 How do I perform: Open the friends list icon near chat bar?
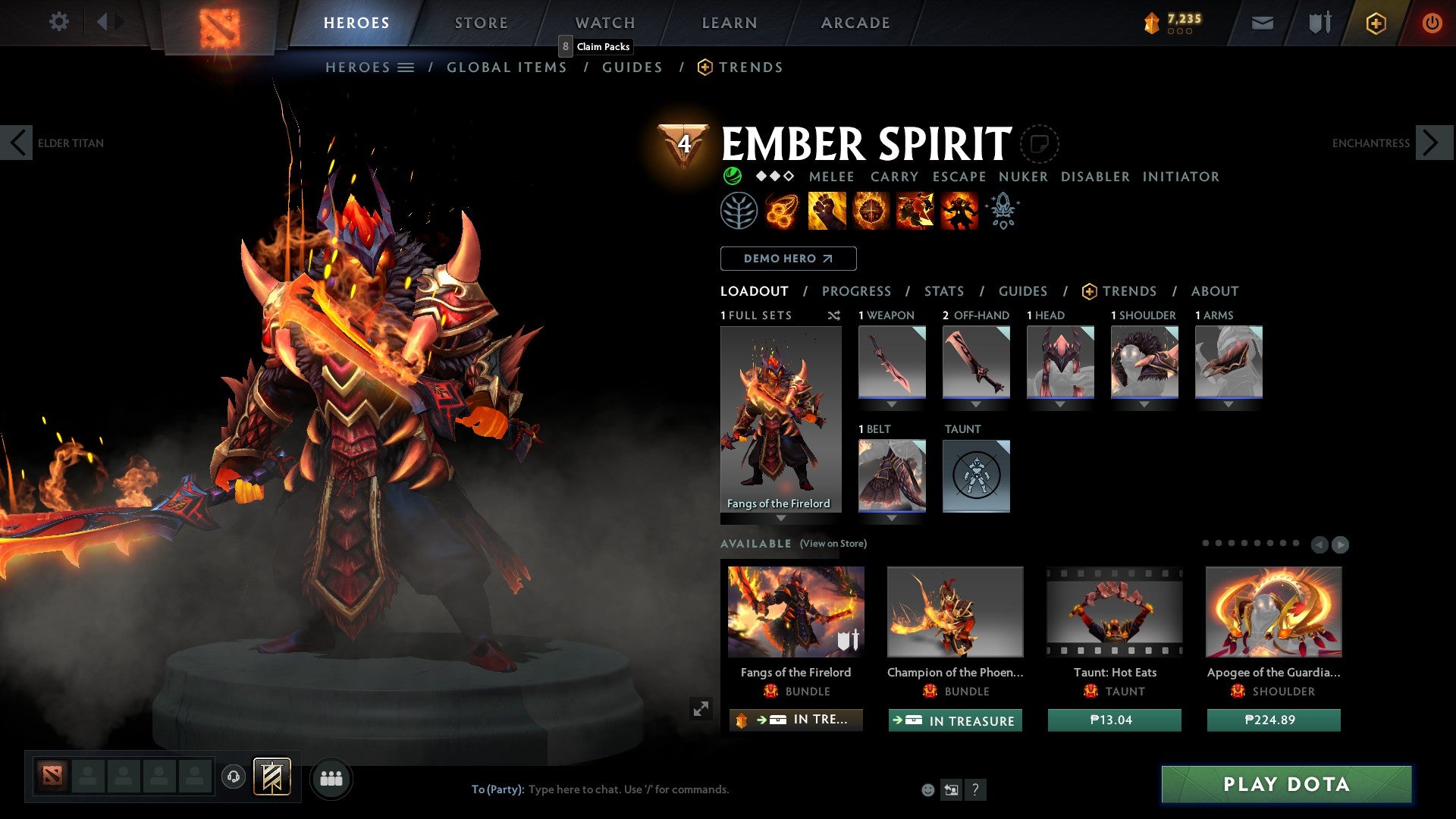pyautogui.click(x=330, y=778)
